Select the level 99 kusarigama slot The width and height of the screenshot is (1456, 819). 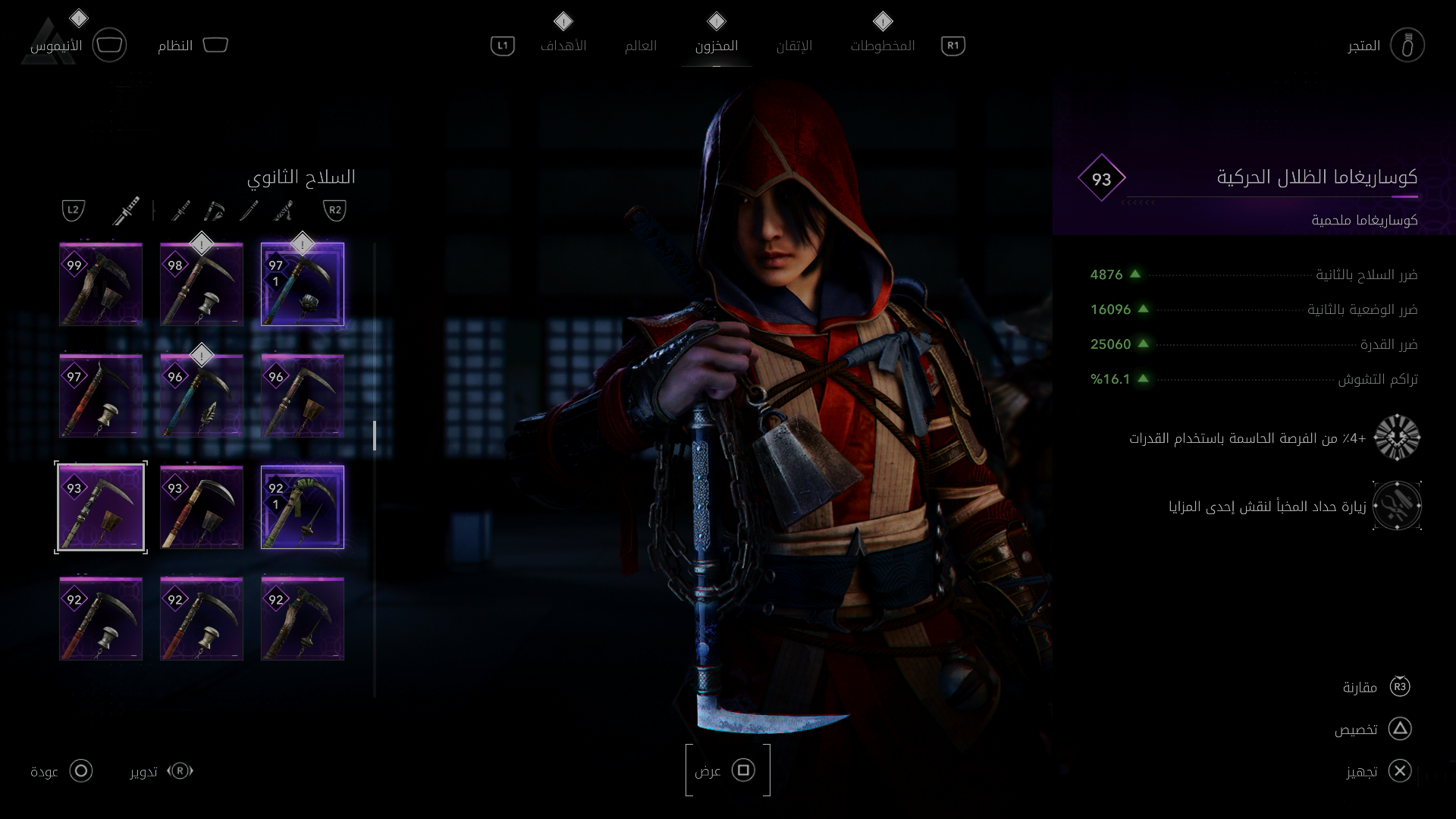point(101,284)
